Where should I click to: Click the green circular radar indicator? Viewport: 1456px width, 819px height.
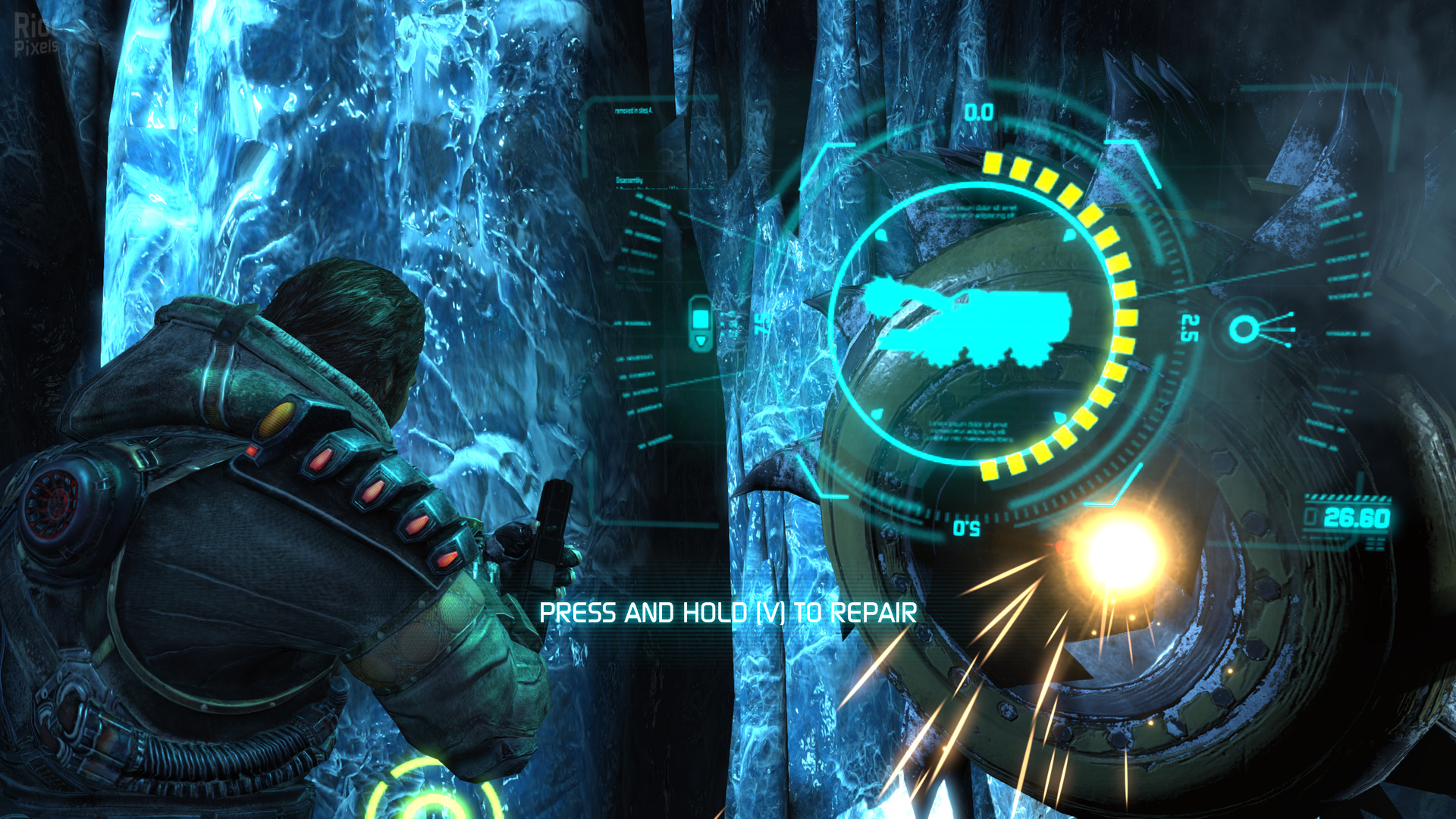click(x=432, y=792)
